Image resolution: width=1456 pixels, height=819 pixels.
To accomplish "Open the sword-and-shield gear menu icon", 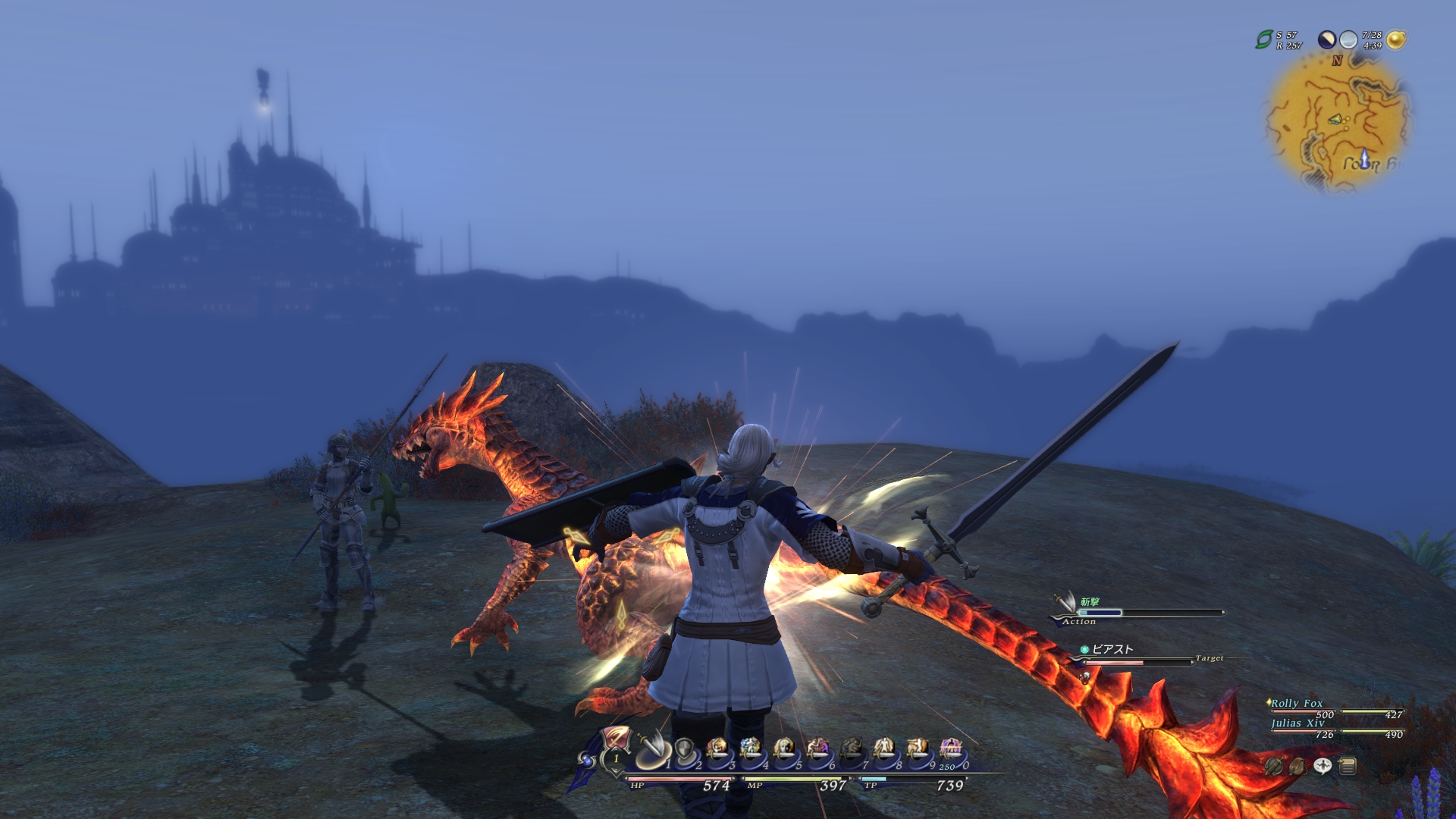I will pos(1274,767).
